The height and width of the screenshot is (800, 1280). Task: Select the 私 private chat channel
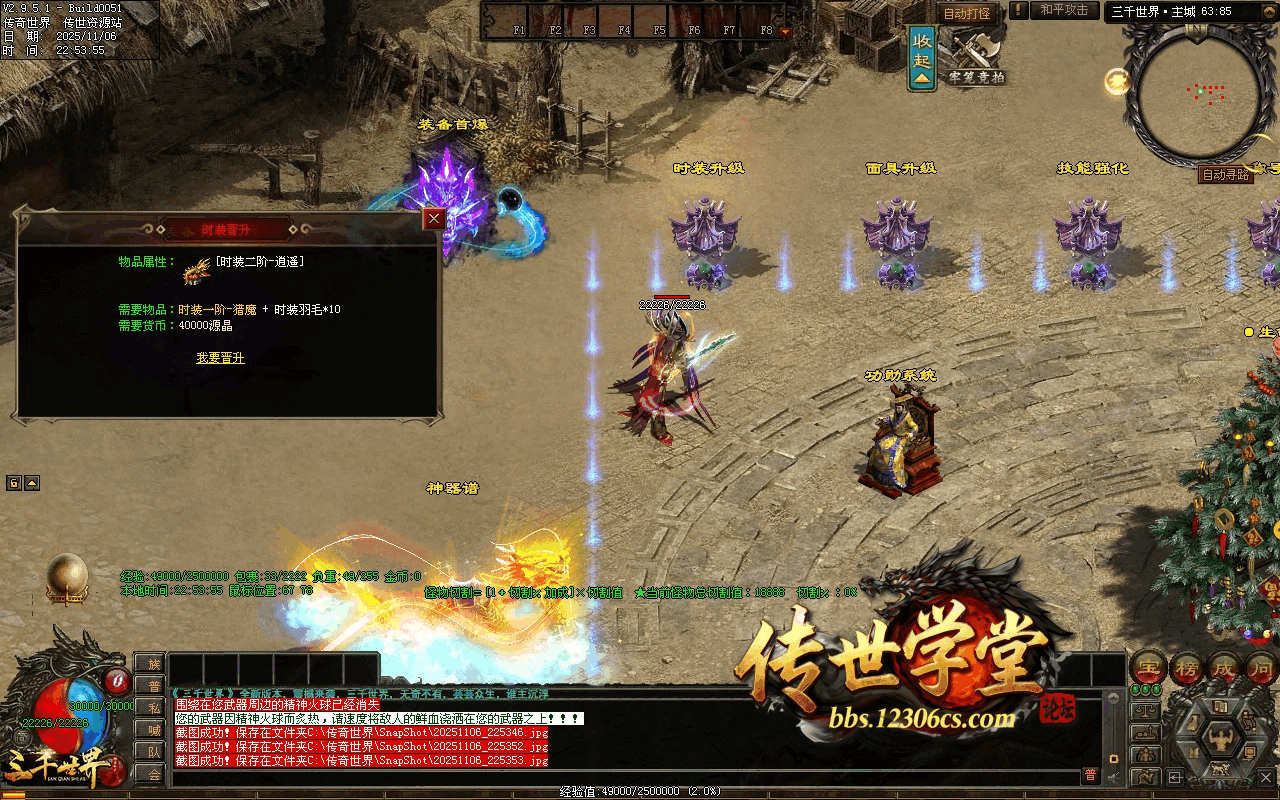tap(150, 708)
